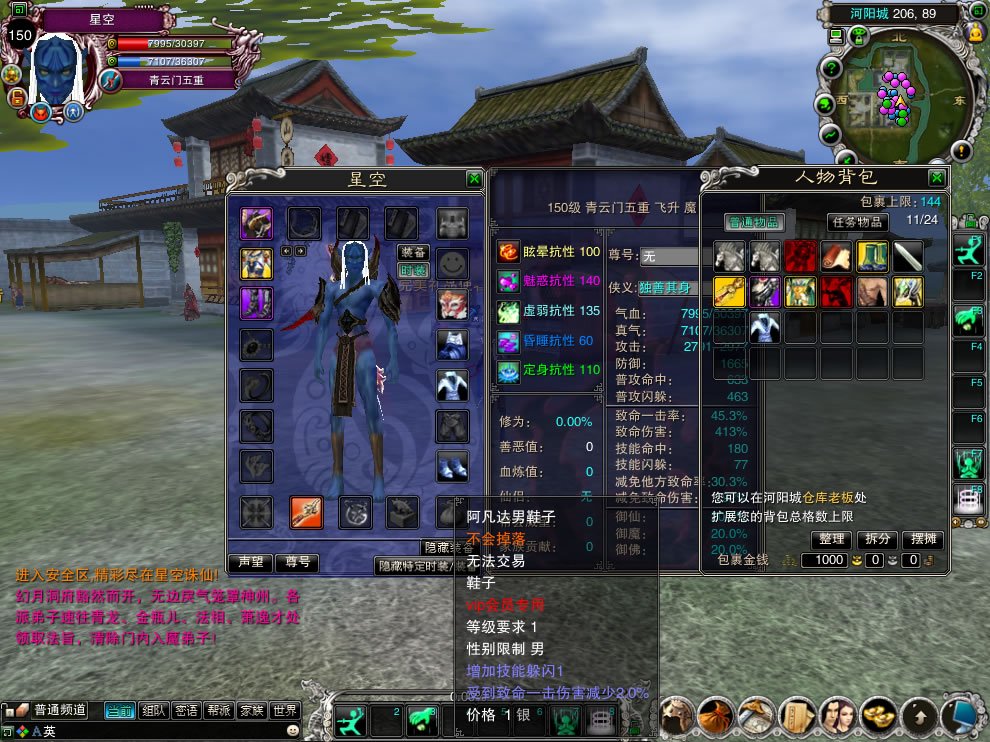Open the 摆摊 stall button
The height and width of the screenshot is (742, 990).
(x=923, y=539)
